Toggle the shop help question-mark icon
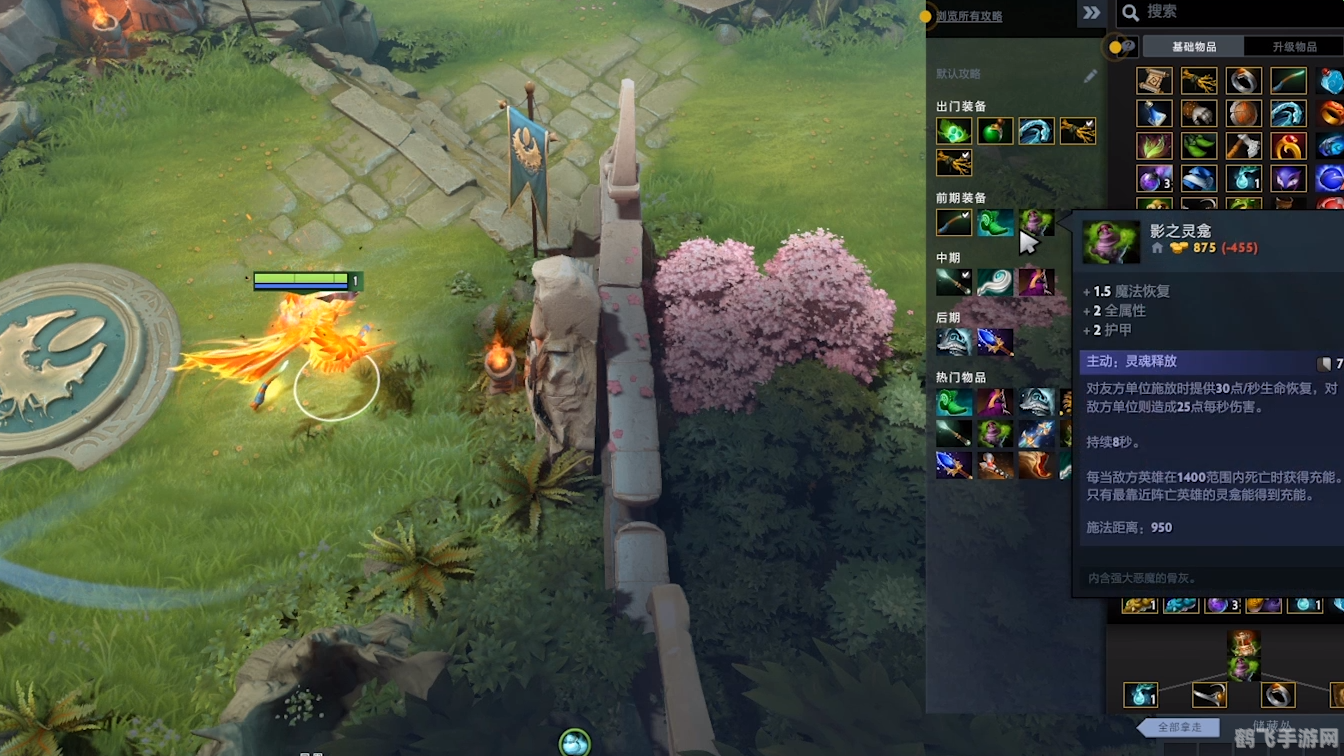 [1128, 46]
